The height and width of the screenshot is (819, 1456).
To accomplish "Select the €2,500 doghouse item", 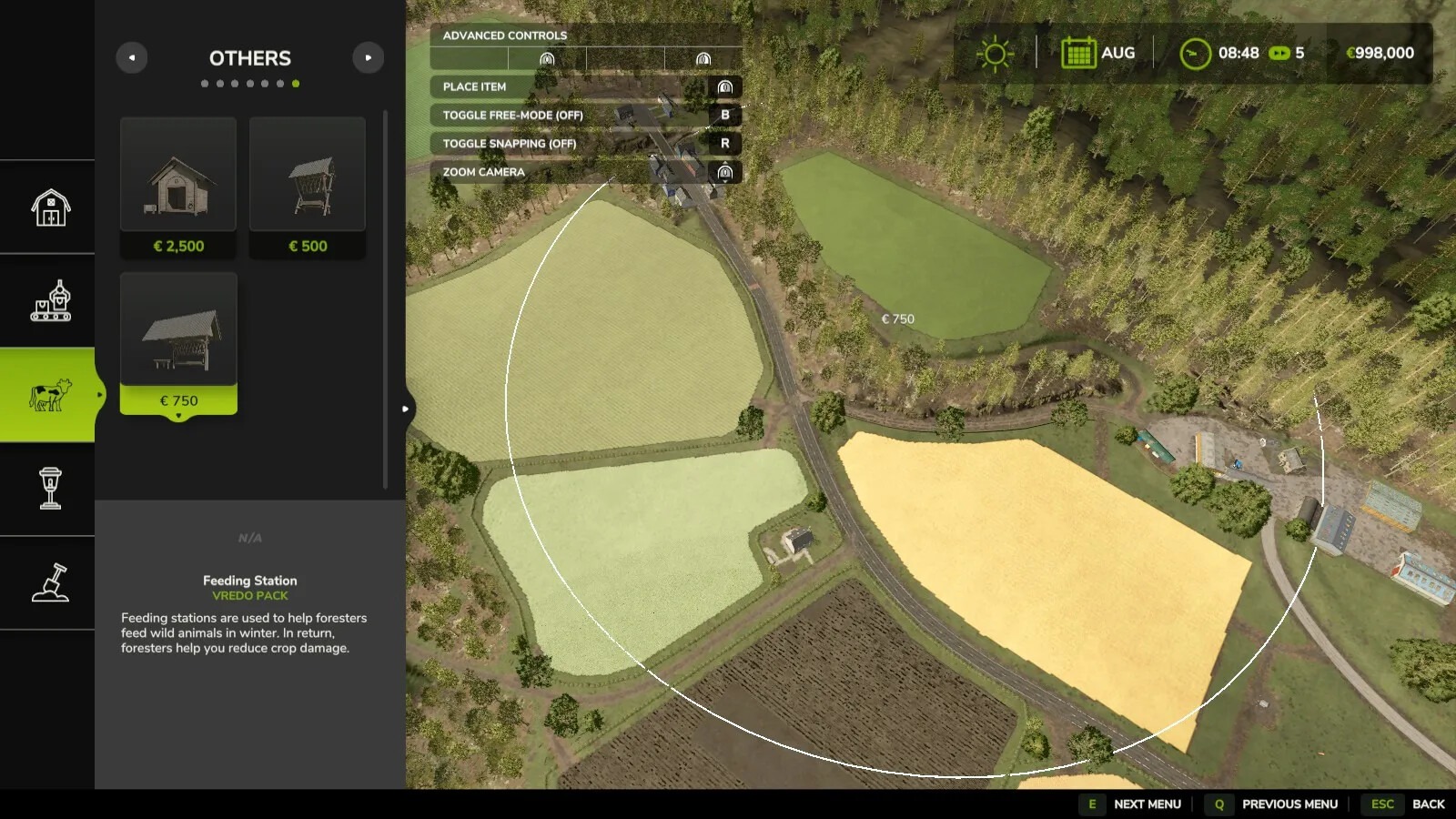I will pyautogui.click(x=178, y=187).
